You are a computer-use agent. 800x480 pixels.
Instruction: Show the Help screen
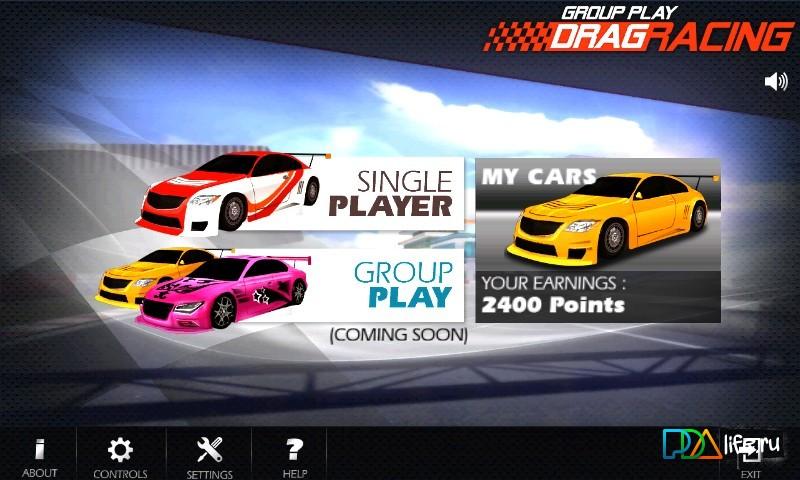294,456
